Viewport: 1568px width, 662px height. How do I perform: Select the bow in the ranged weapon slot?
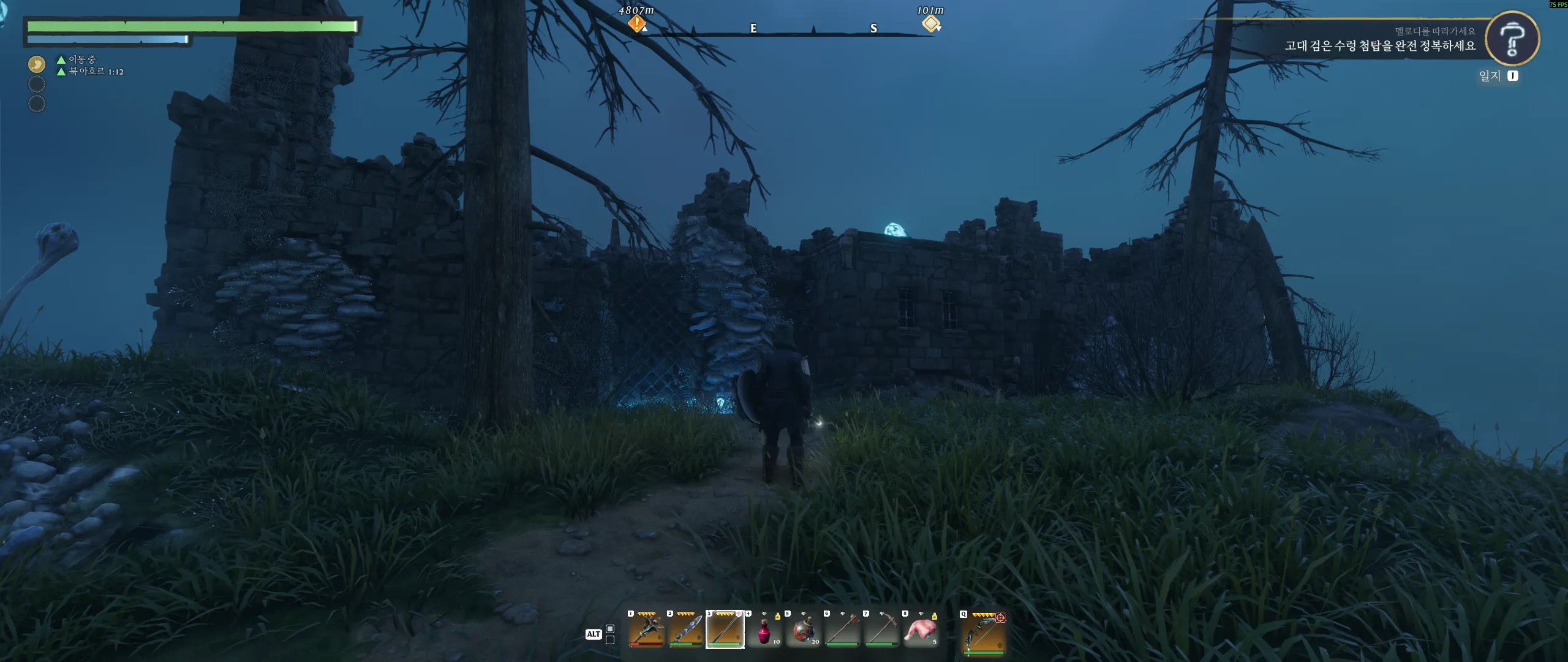tap(983, 631)
